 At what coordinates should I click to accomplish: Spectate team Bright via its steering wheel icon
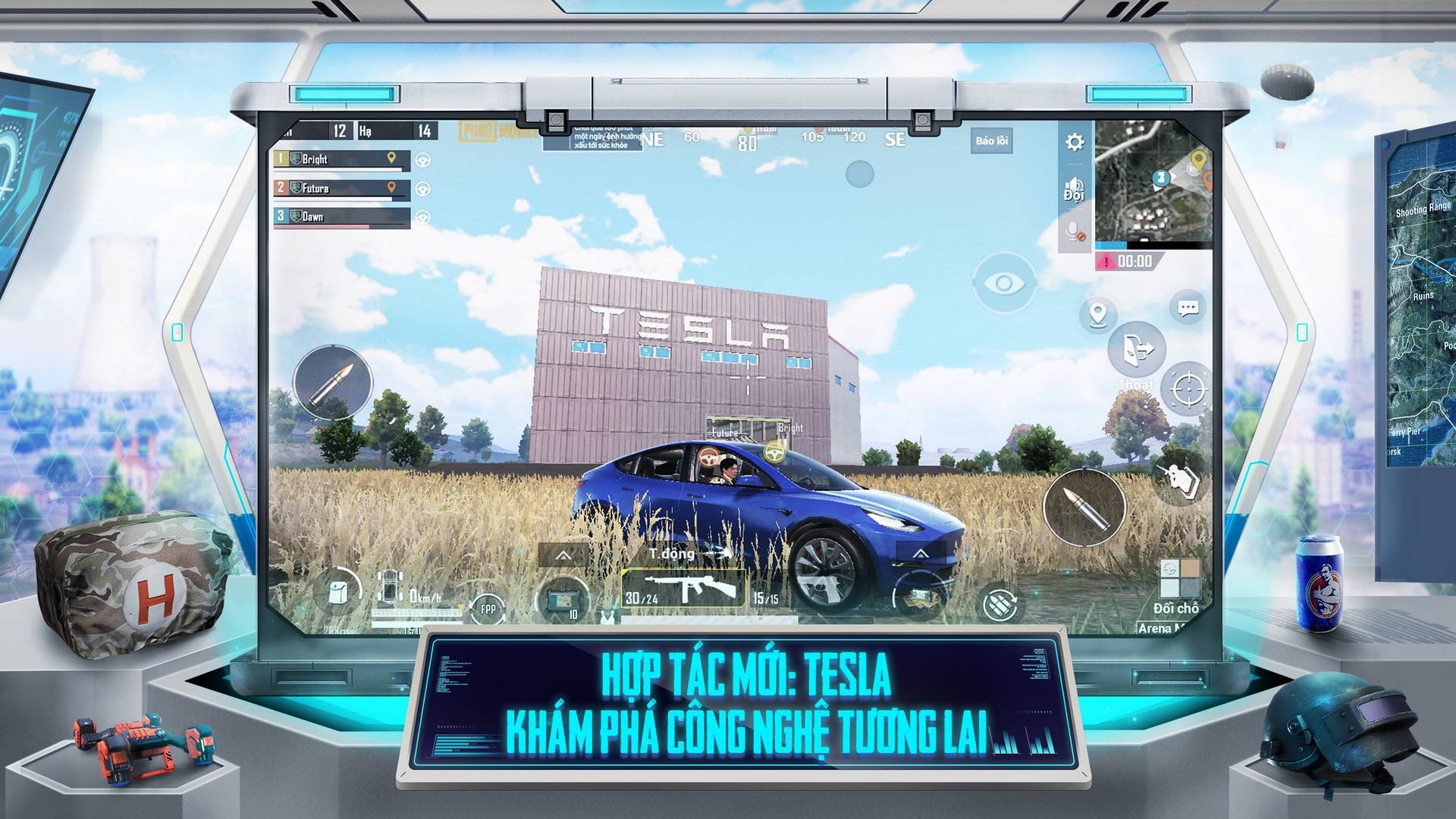point(422,159)
